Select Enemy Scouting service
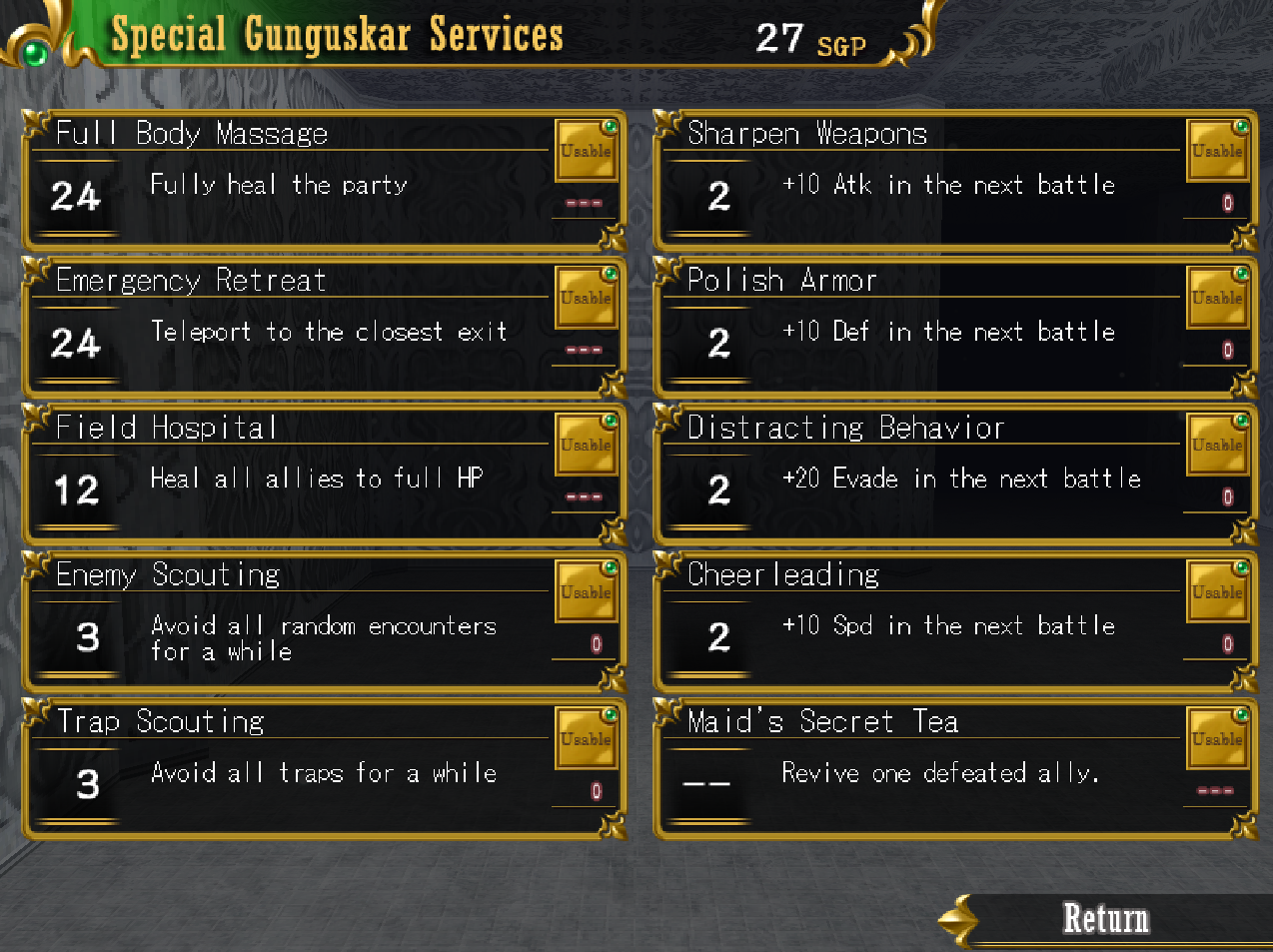This screenshot has height=952, width=1273. 290,621
